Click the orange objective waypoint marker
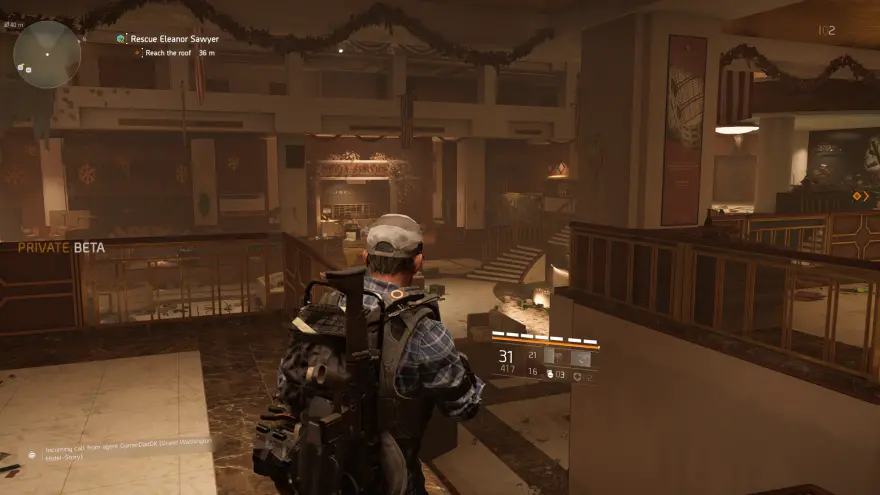Image resolution: width=880 pixels, height=495 pixels. click(859, 196)
